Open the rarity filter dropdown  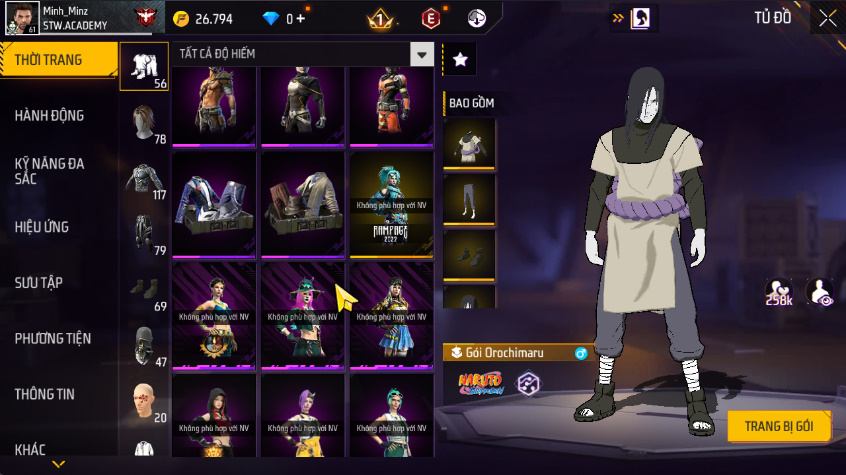pos(423,55)
